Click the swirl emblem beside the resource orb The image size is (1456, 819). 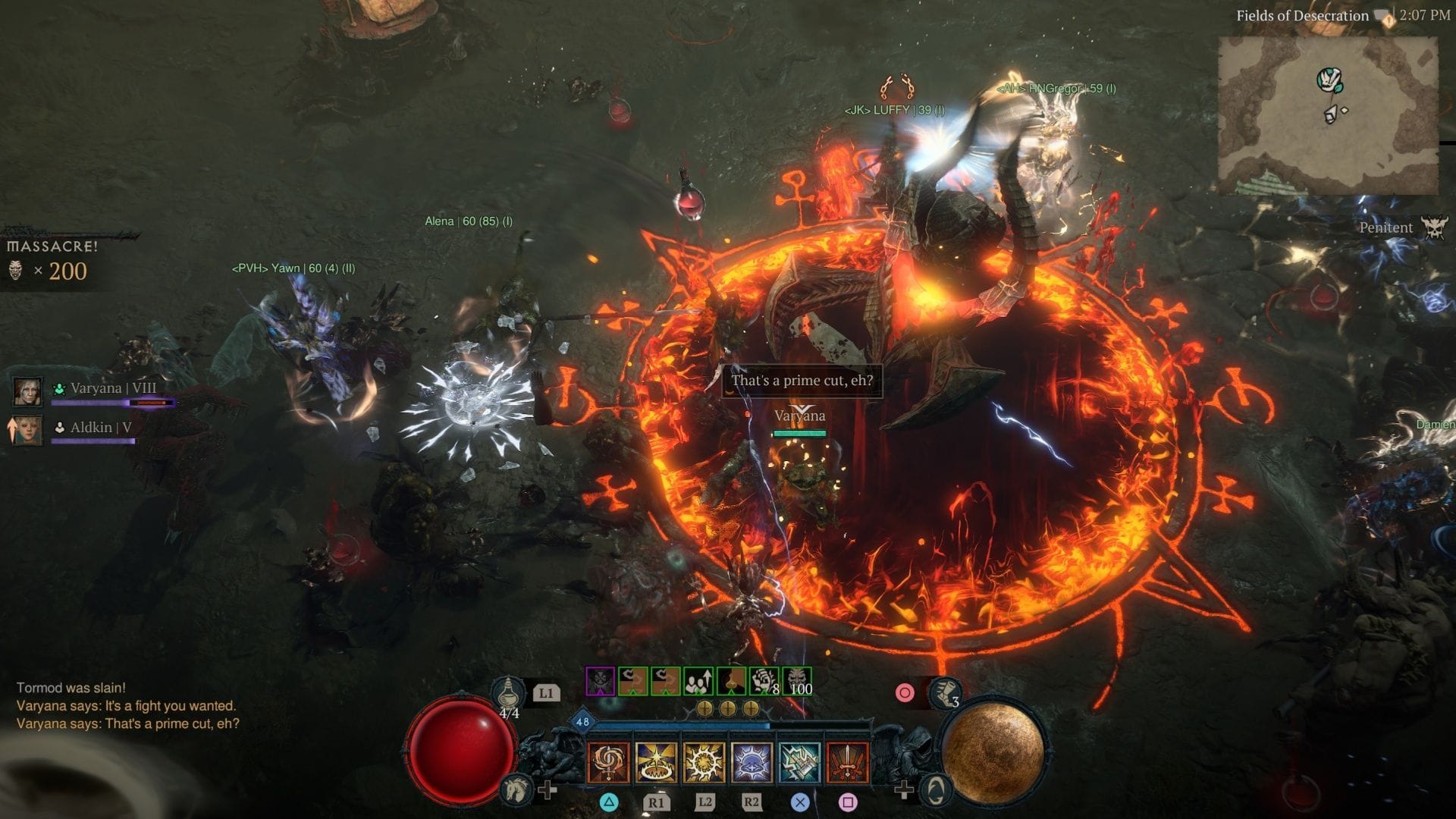[936, 790]
